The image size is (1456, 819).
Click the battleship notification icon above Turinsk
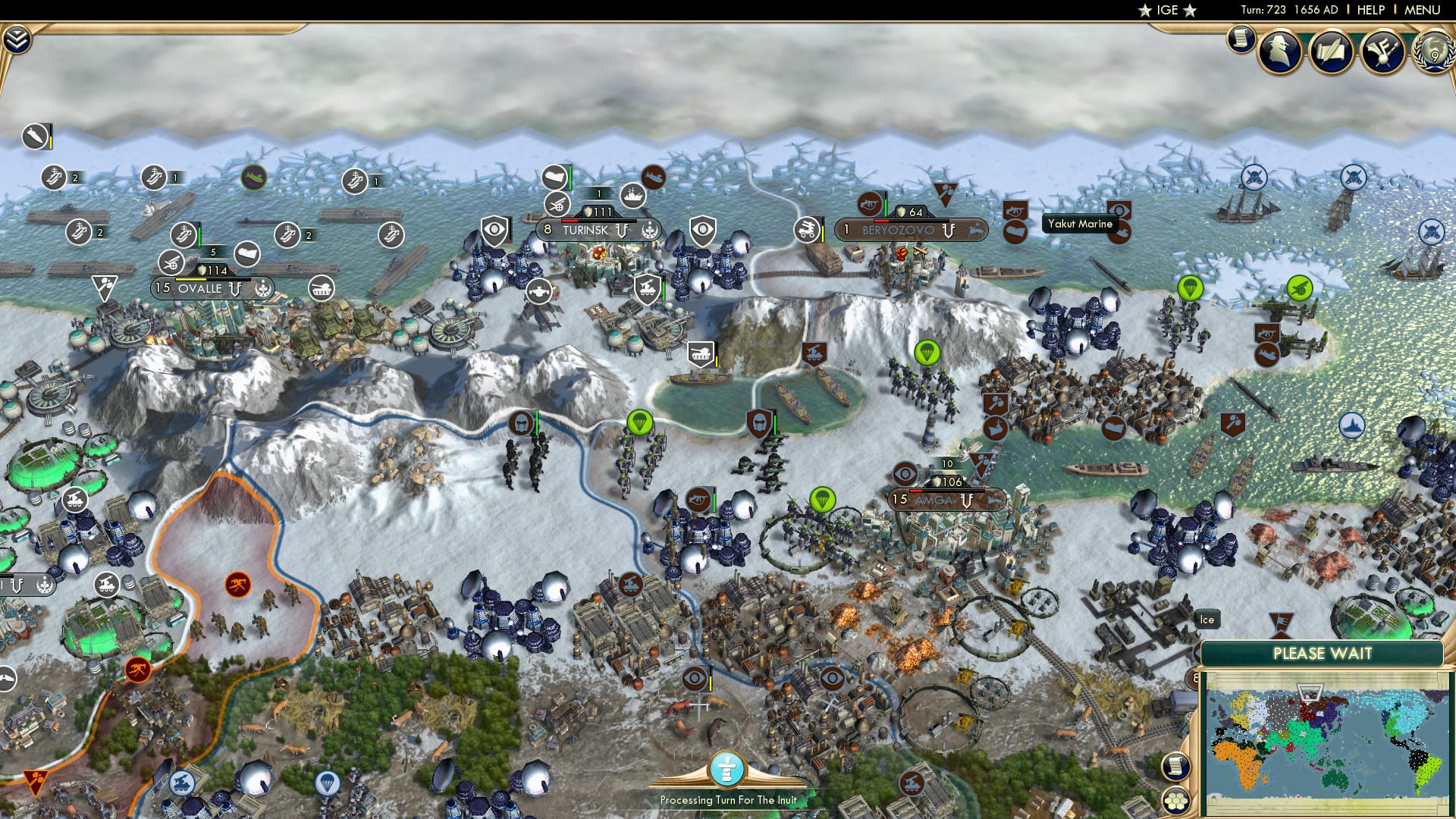(632, 197)
